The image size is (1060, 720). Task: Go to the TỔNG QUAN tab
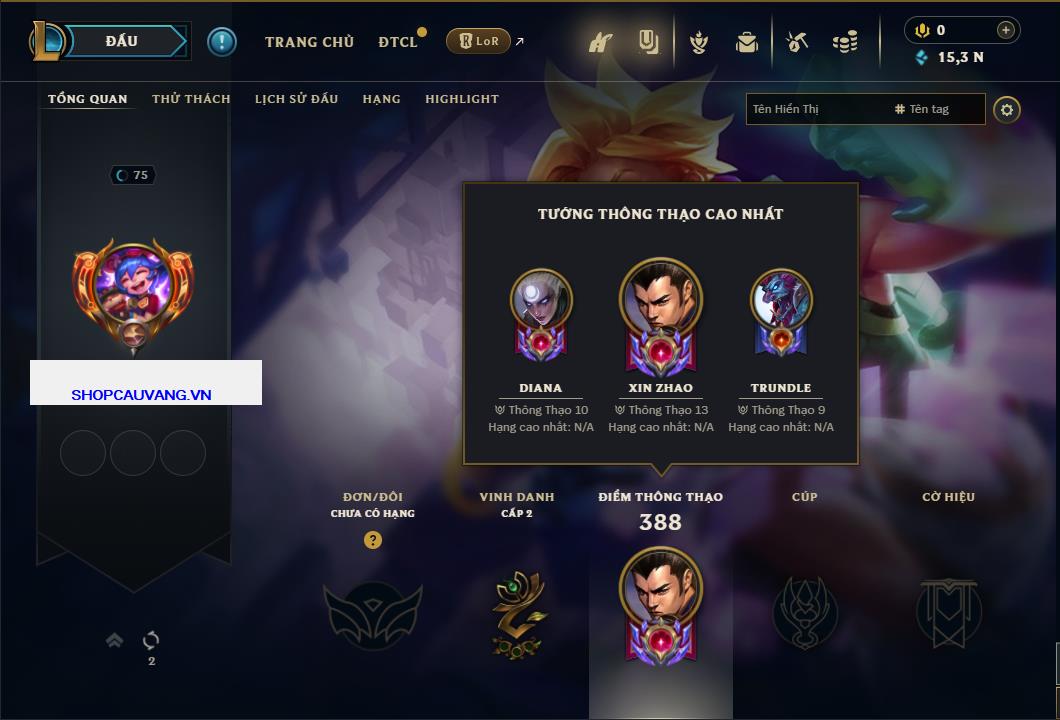88,99
